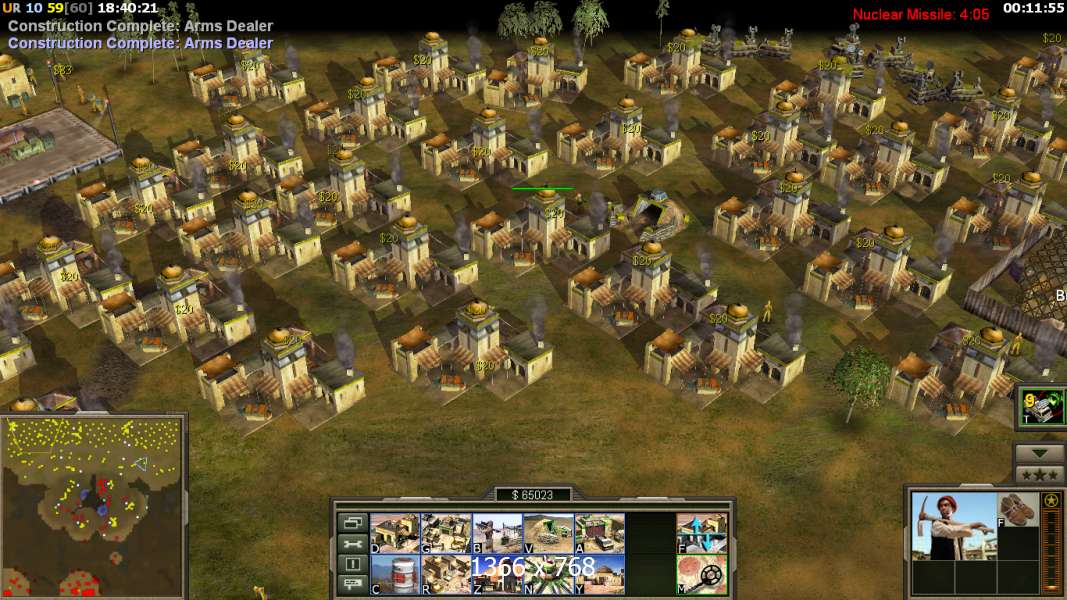Choose the build icon marked R

(x=445, y=574)
